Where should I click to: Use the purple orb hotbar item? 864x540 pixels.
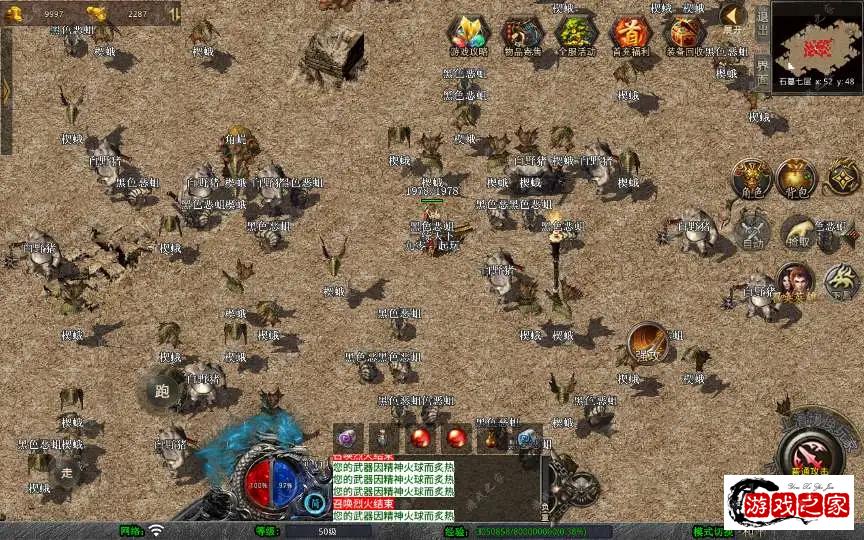pos(347,437)
